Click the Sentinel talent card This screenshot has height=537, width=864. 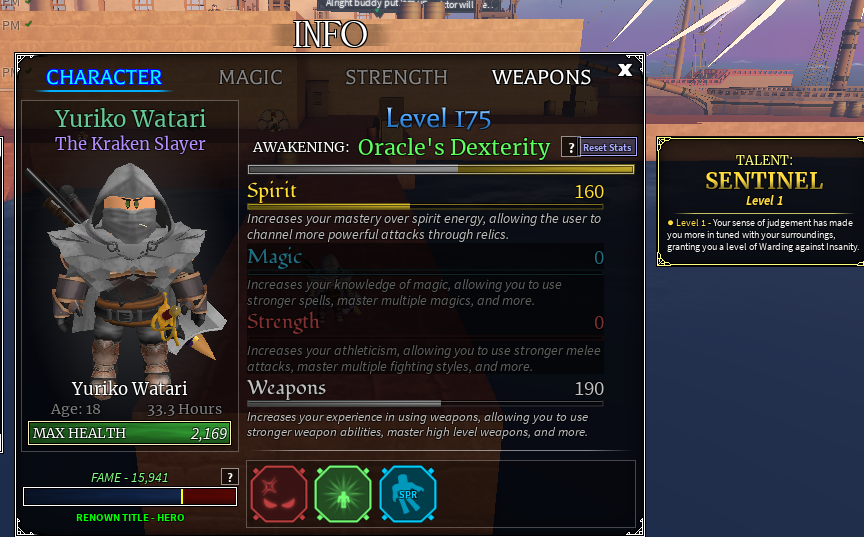point(759,202)
